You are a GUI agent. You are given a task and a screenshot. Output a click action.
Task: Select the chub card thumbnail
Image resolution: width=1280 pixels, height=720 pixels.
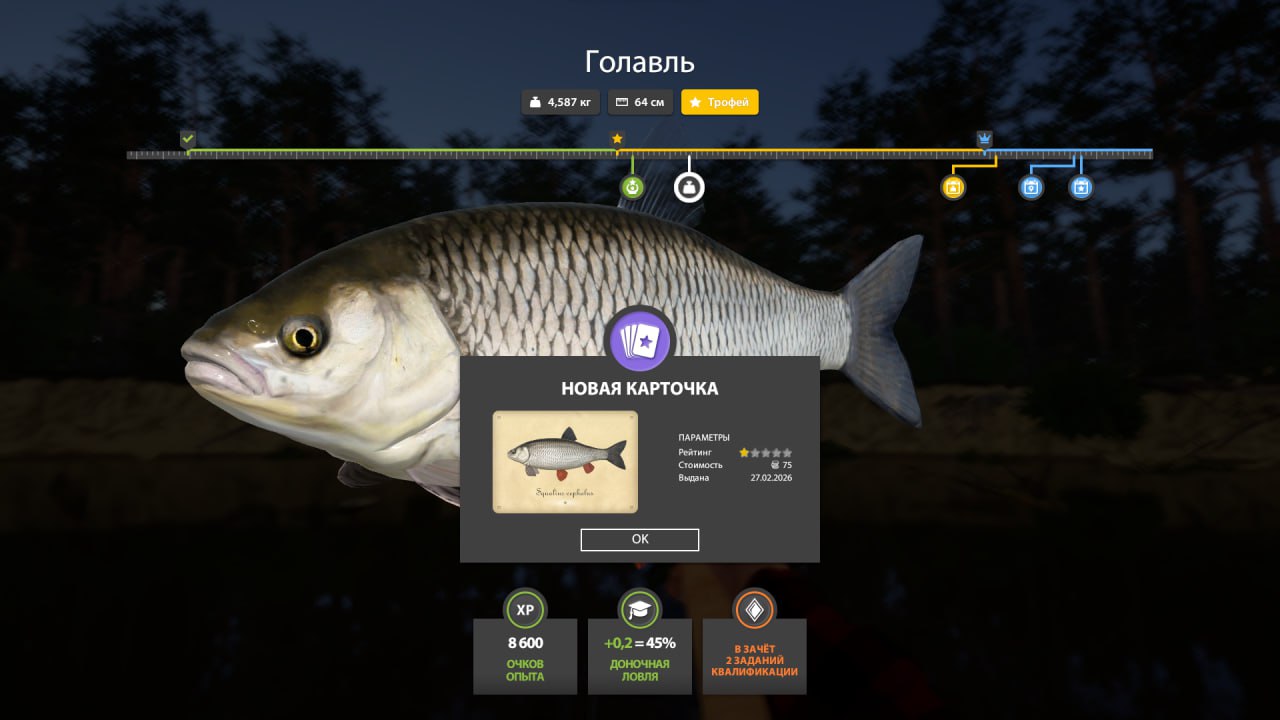pos(565,462)
